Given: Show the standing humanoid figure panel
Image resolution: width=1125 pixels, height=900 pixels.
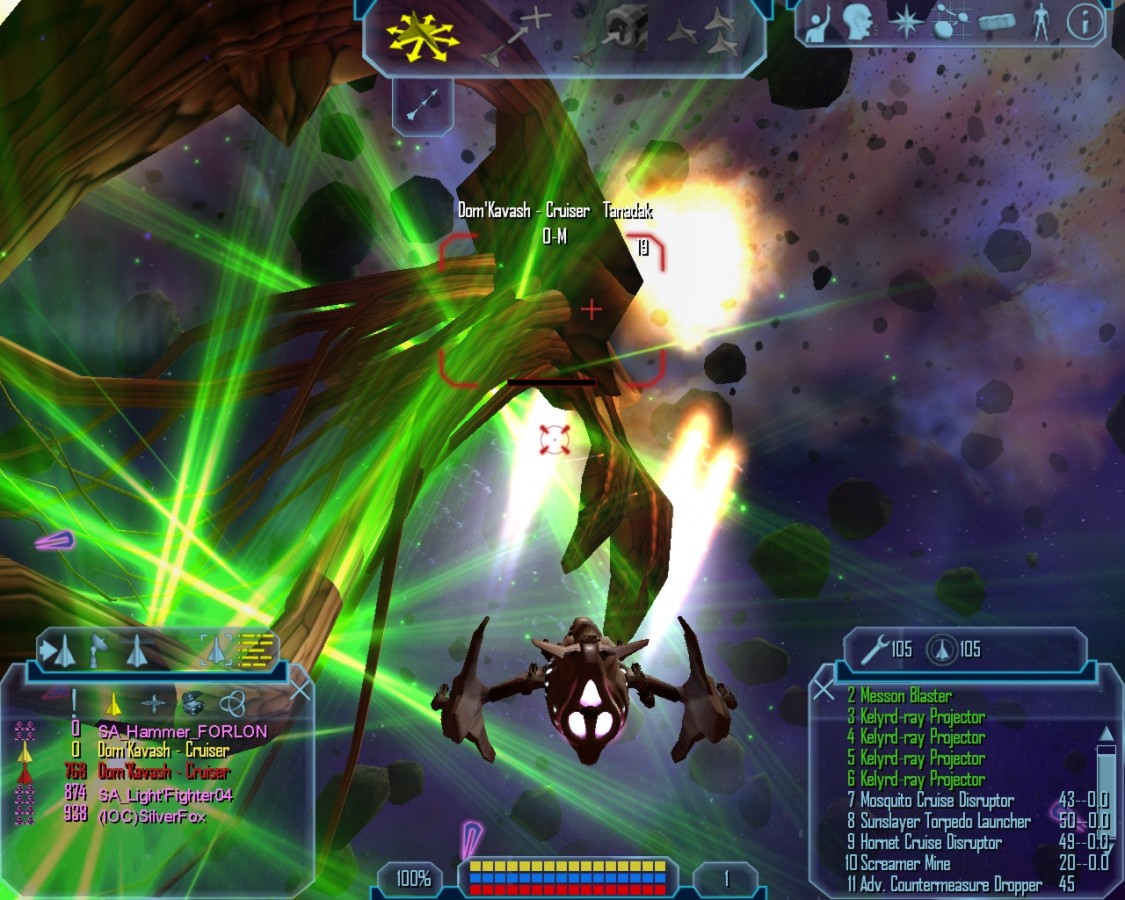Looking at the screenshot, I should pyautogui.click(x=1041, y=23).
